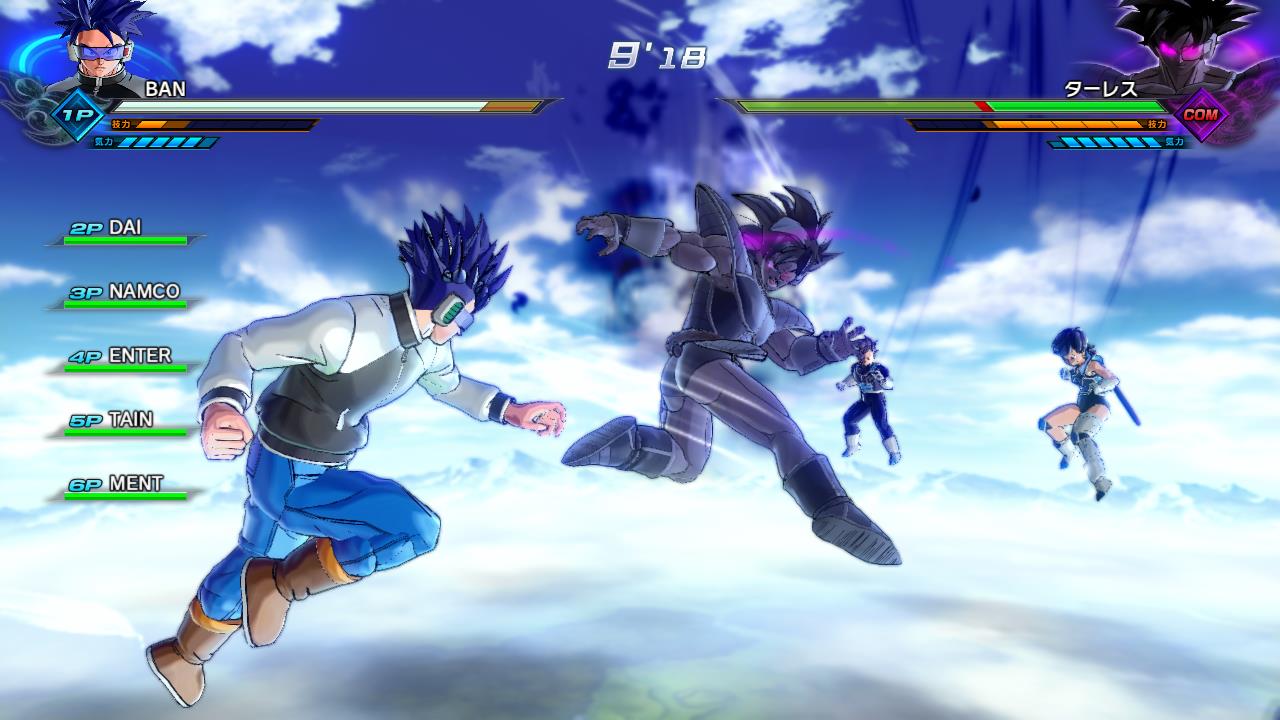This screenshot has height=720, width=1280.
Task: Select the 5P TAIN party row
Action: pyautogui.click(x=125, y=422)
